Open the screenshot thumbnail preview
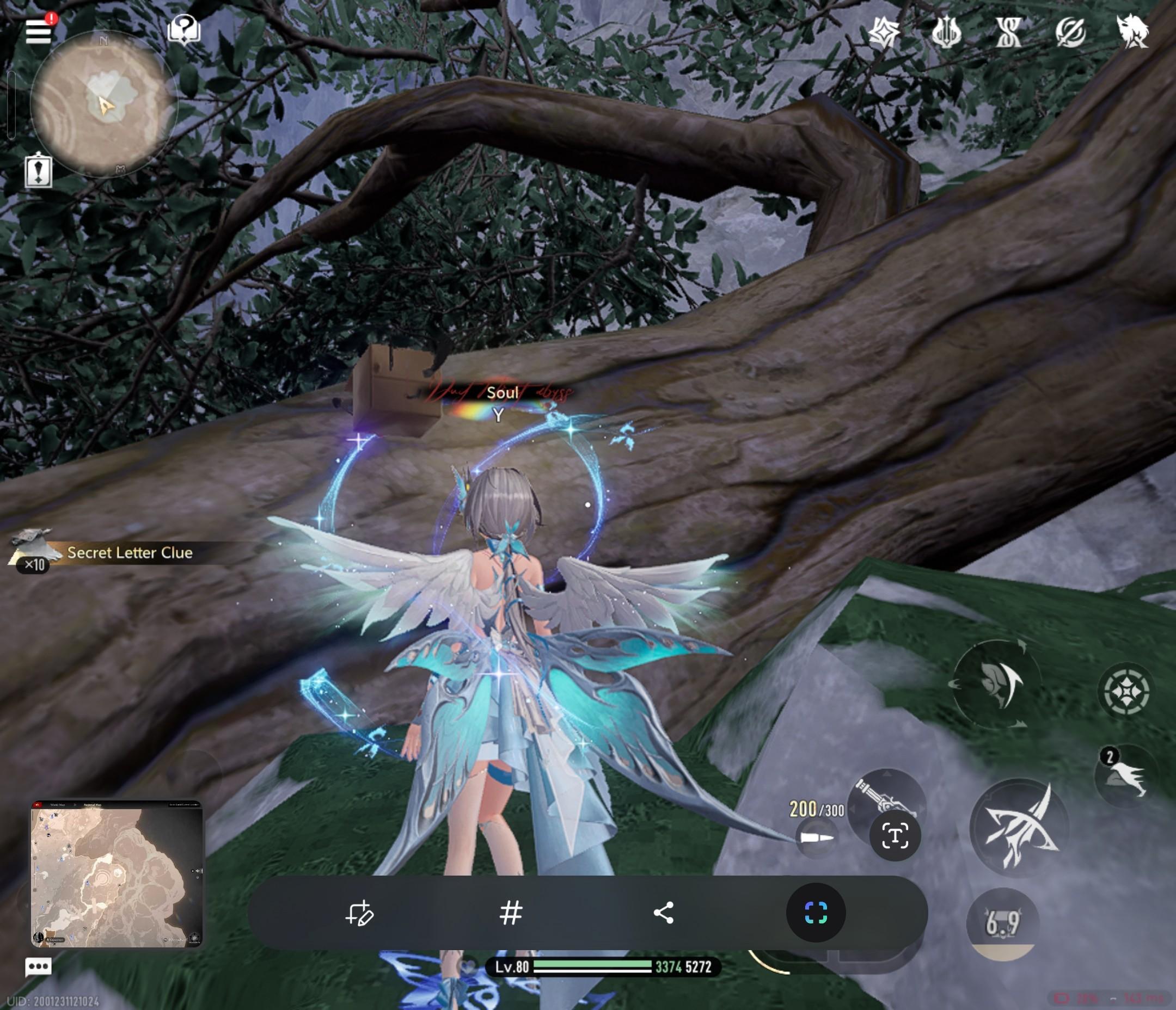Viewport: 1176px width, 1010px height. (117, 874)
